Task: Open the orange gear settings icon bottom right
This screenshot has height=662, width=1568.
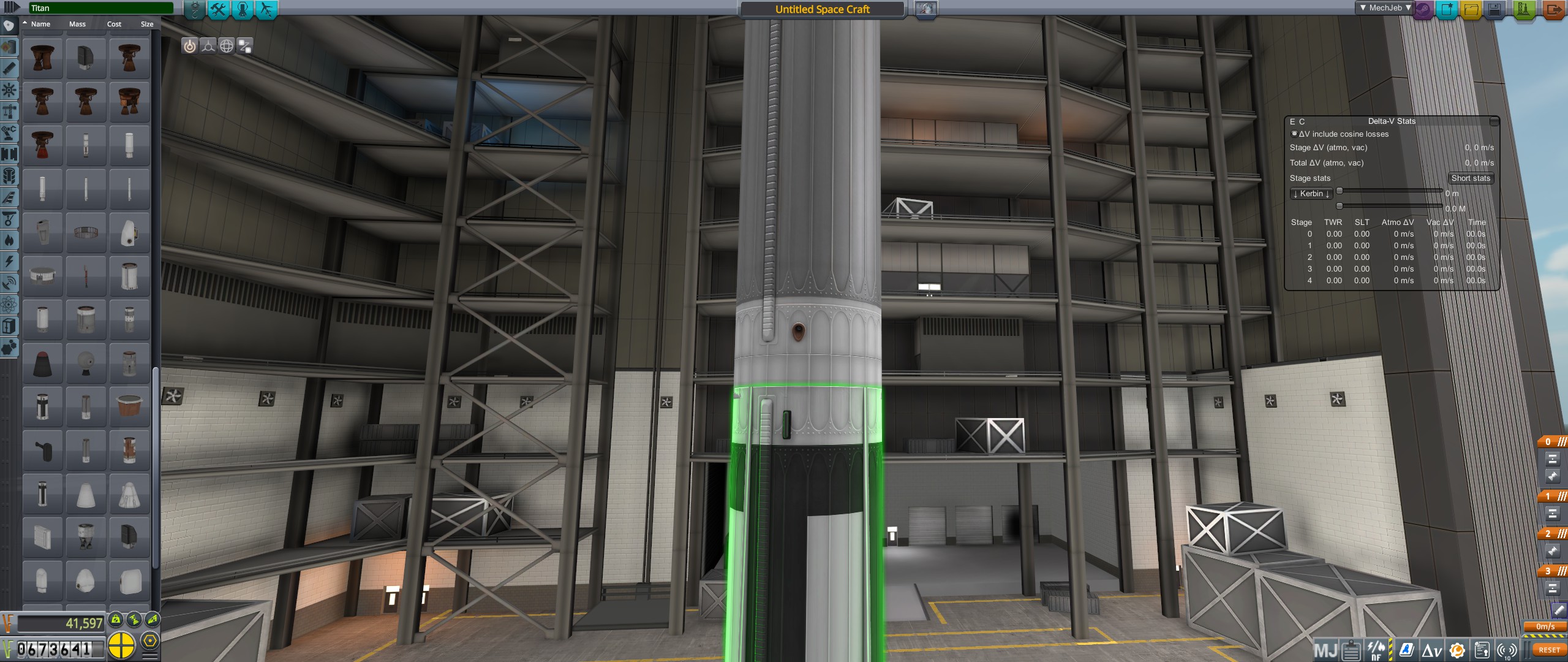Action: (1457, 650)
